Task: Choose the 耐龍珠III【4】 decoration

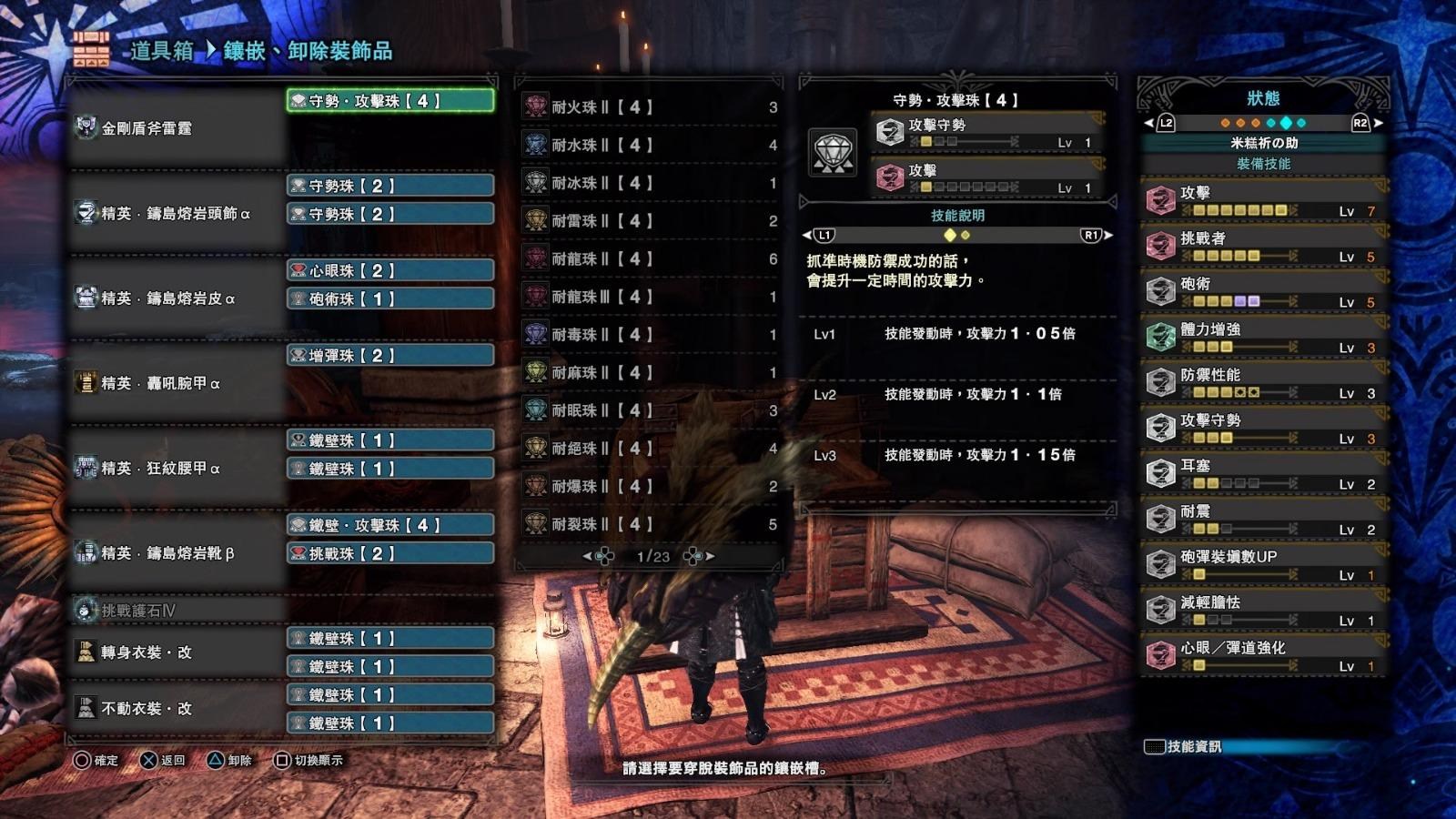Action: tap(650, 297)
